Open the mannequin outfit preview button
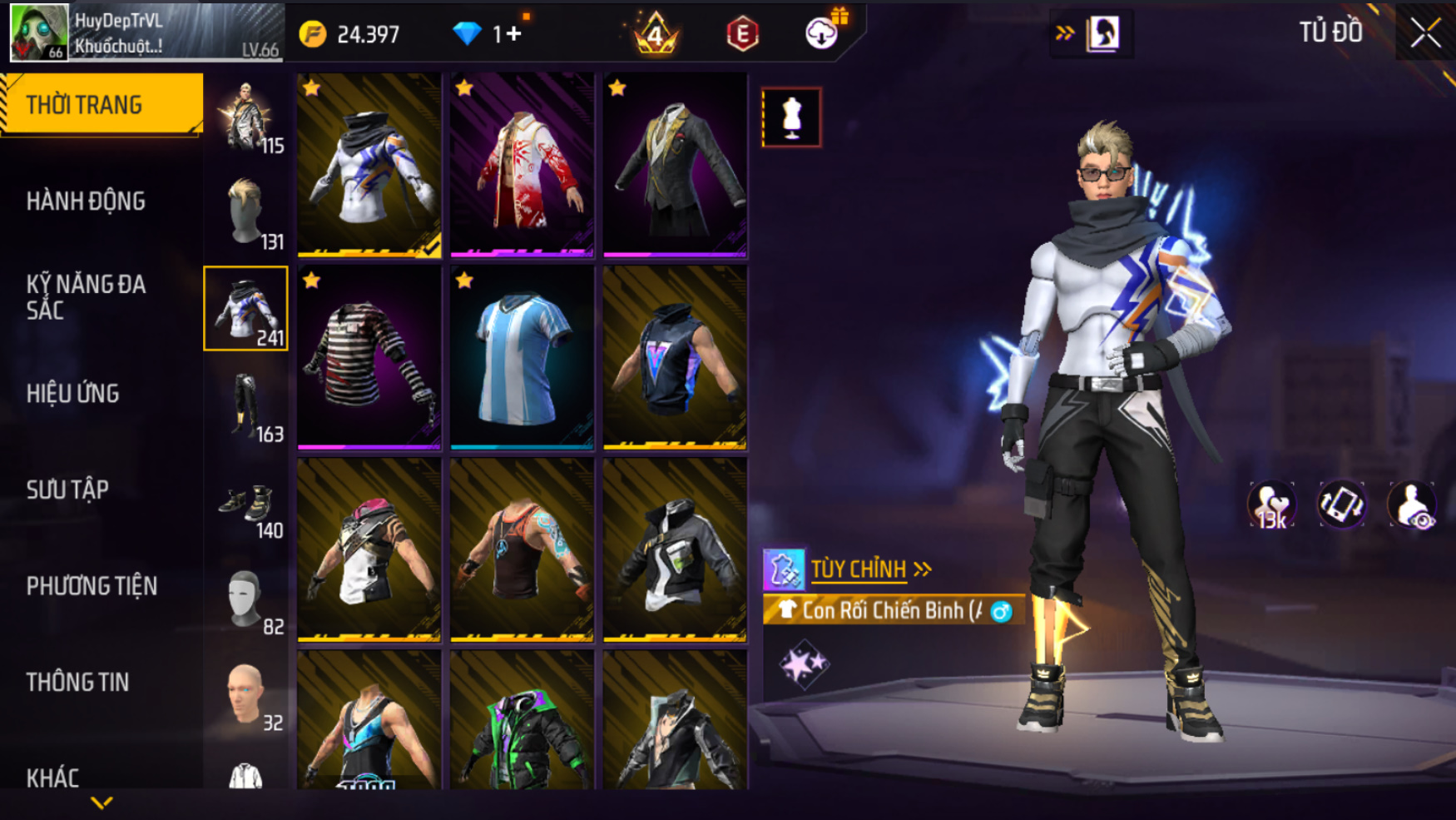The height and width of the screenshot is (820, 1456). (x=791, y=117)
